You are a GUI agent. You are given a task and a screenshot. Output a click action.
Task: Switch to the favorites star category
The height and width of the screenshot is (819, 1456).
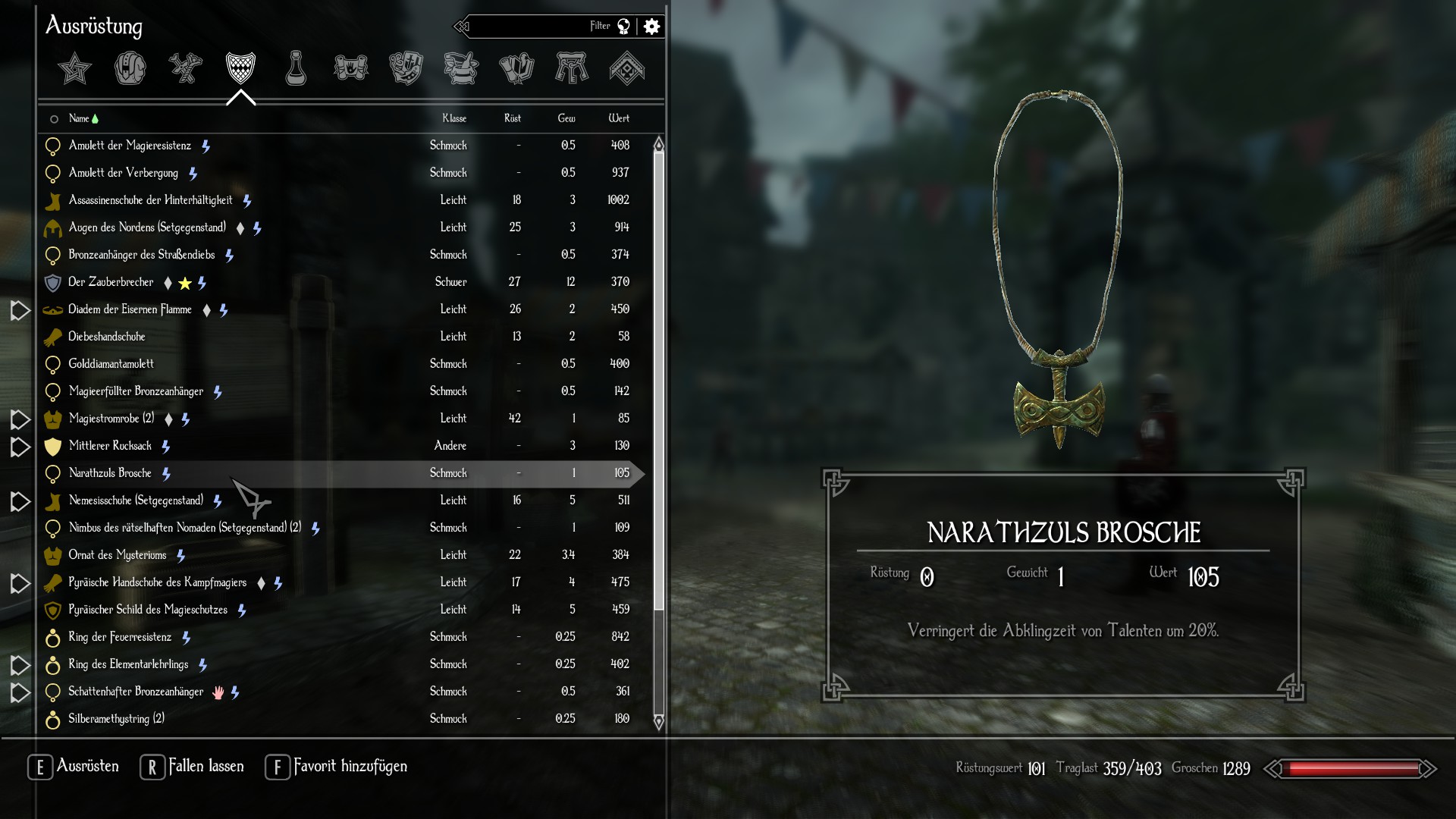coord(74,69)
